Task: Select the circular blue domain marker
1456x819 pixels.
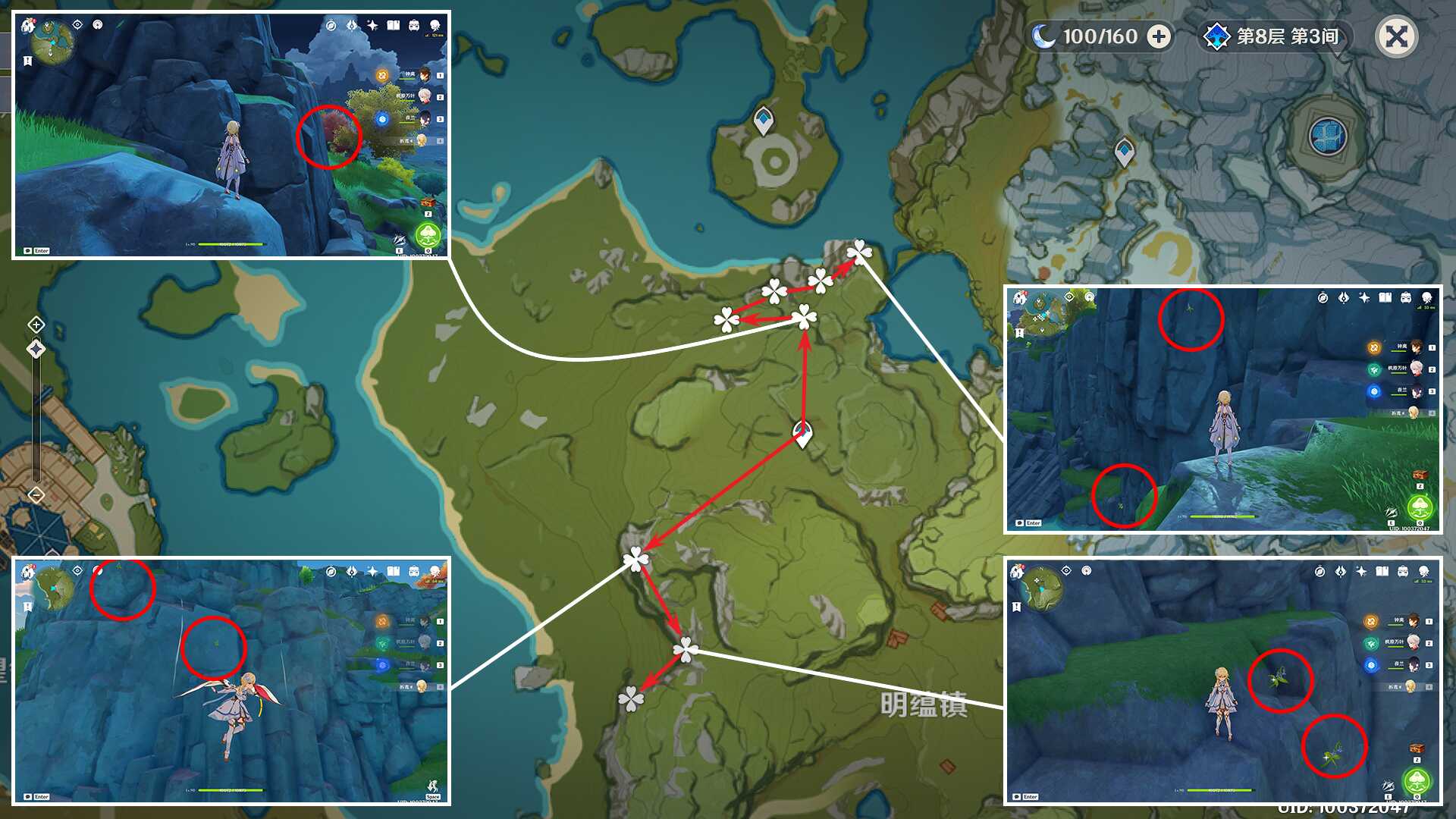Action: tap(1328, 136)
